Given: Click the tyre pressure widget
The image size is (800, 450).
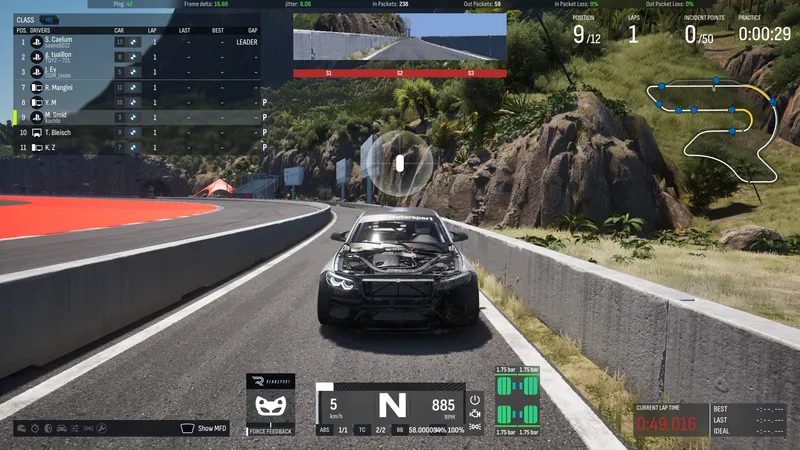Looking at the screenshot, I should click(517, 402).
